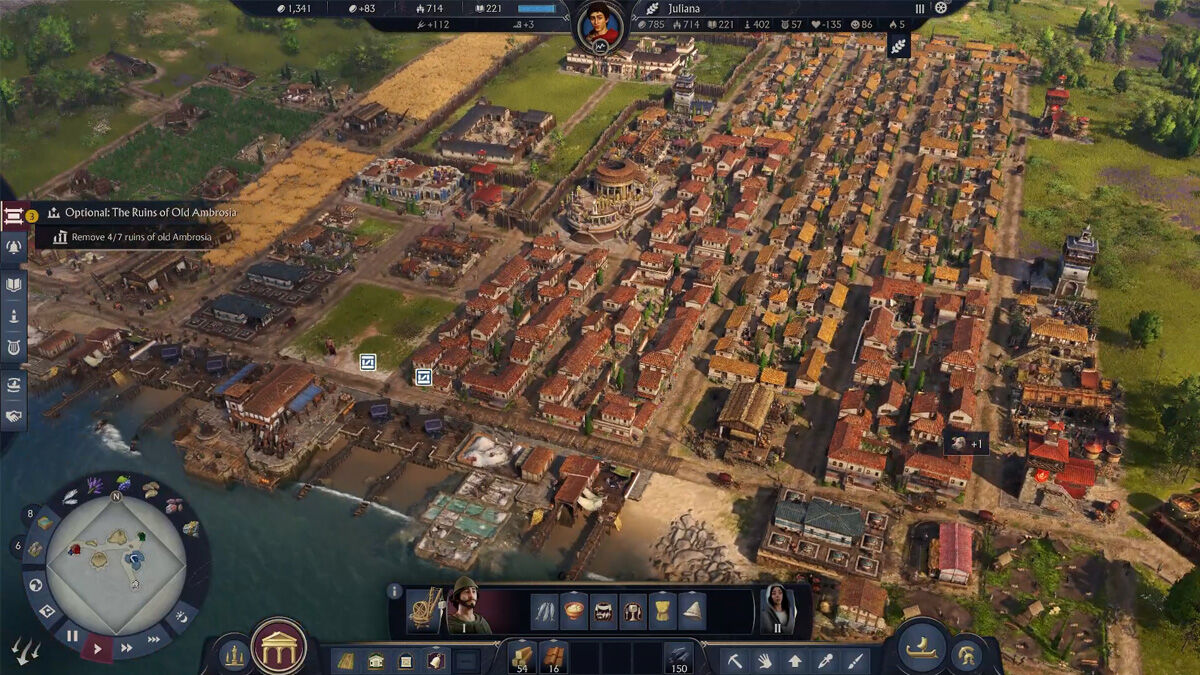Activate the upgrade arrow tool
The width and height of the screenshot is (1200, 675).
tap(794, 661)
